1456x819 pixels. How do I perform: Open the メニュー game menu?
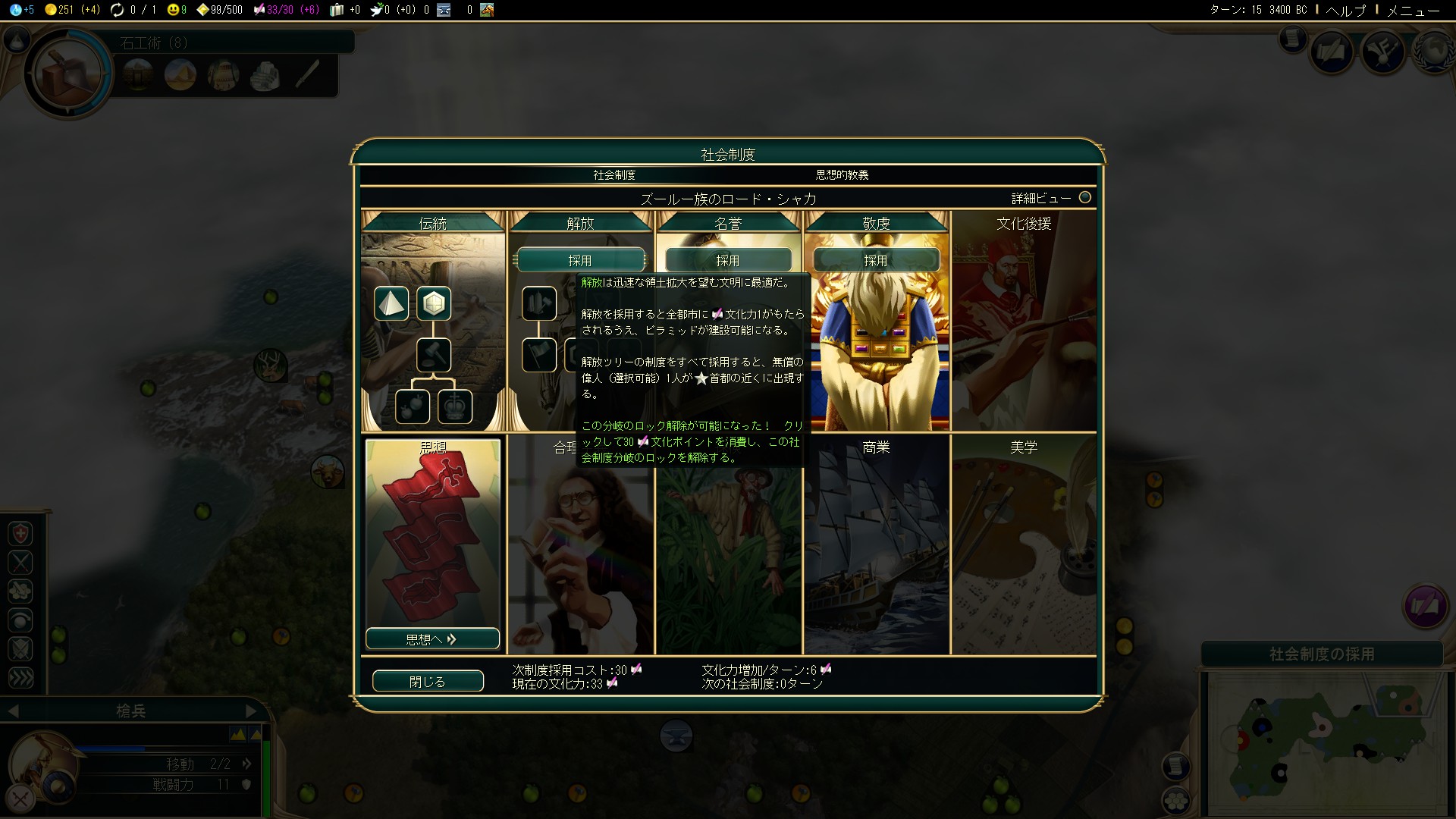pyautogui.click(x=1413, y=10)
